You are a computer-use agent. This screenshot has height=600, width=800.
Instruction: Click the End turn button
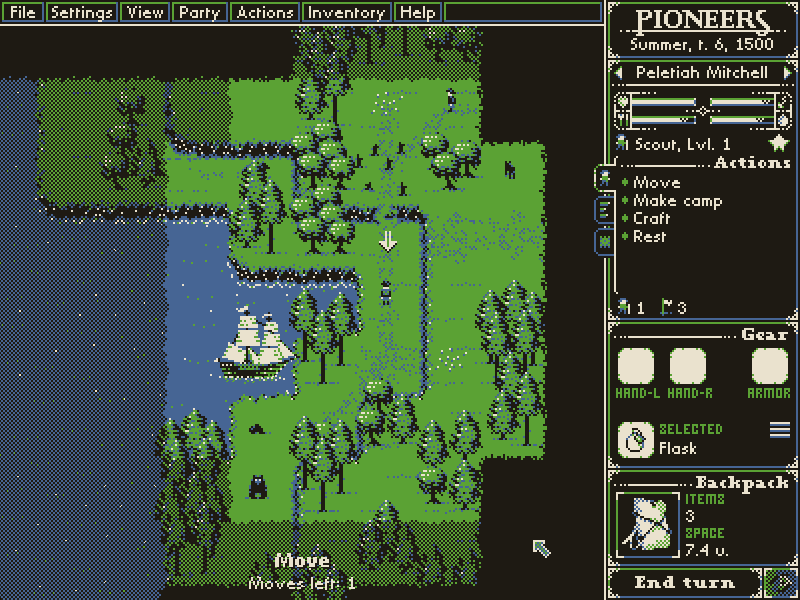click(x=684, y=582)
